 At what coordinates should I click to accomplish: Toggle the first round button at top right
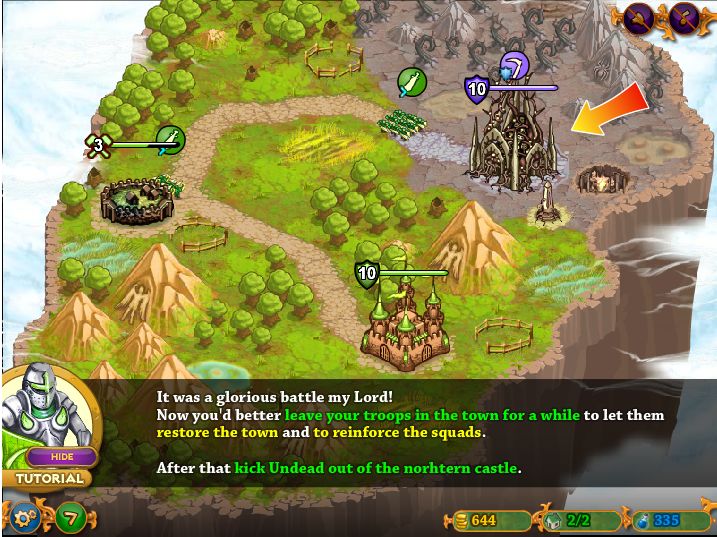(x=640, y=17)
